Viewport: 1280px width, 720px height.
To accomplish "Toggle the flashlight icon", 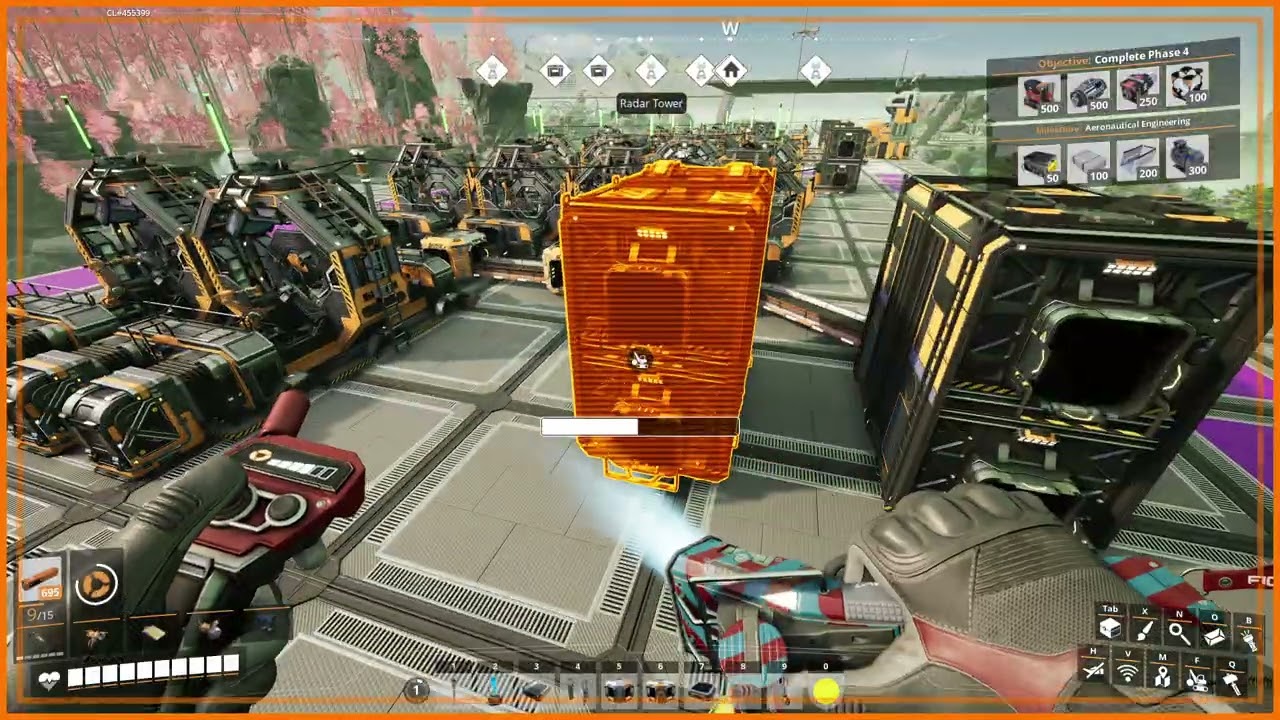I will click(1248, 638).
